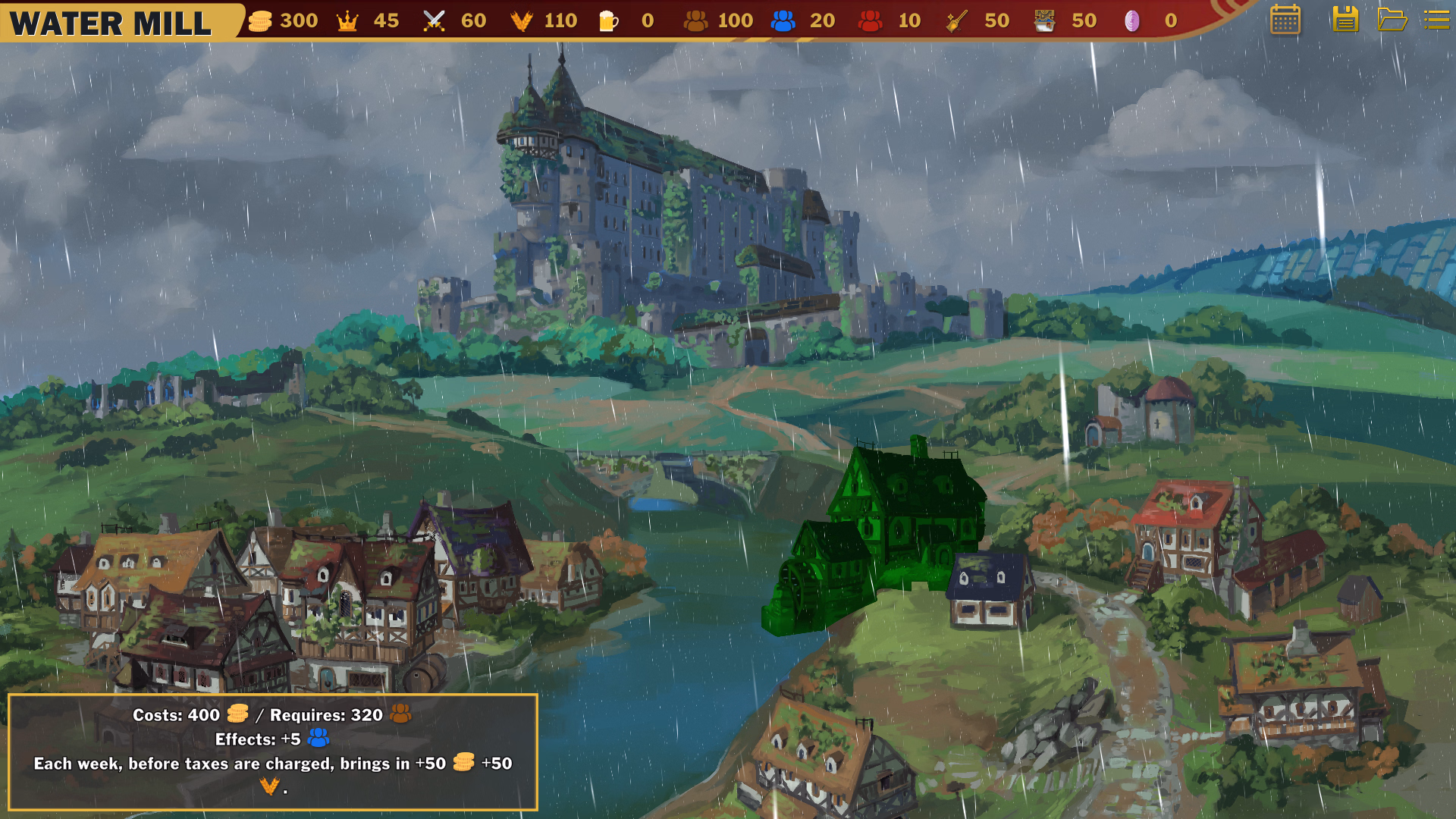
Task: Open the calendar icon
Action: 1285,20
